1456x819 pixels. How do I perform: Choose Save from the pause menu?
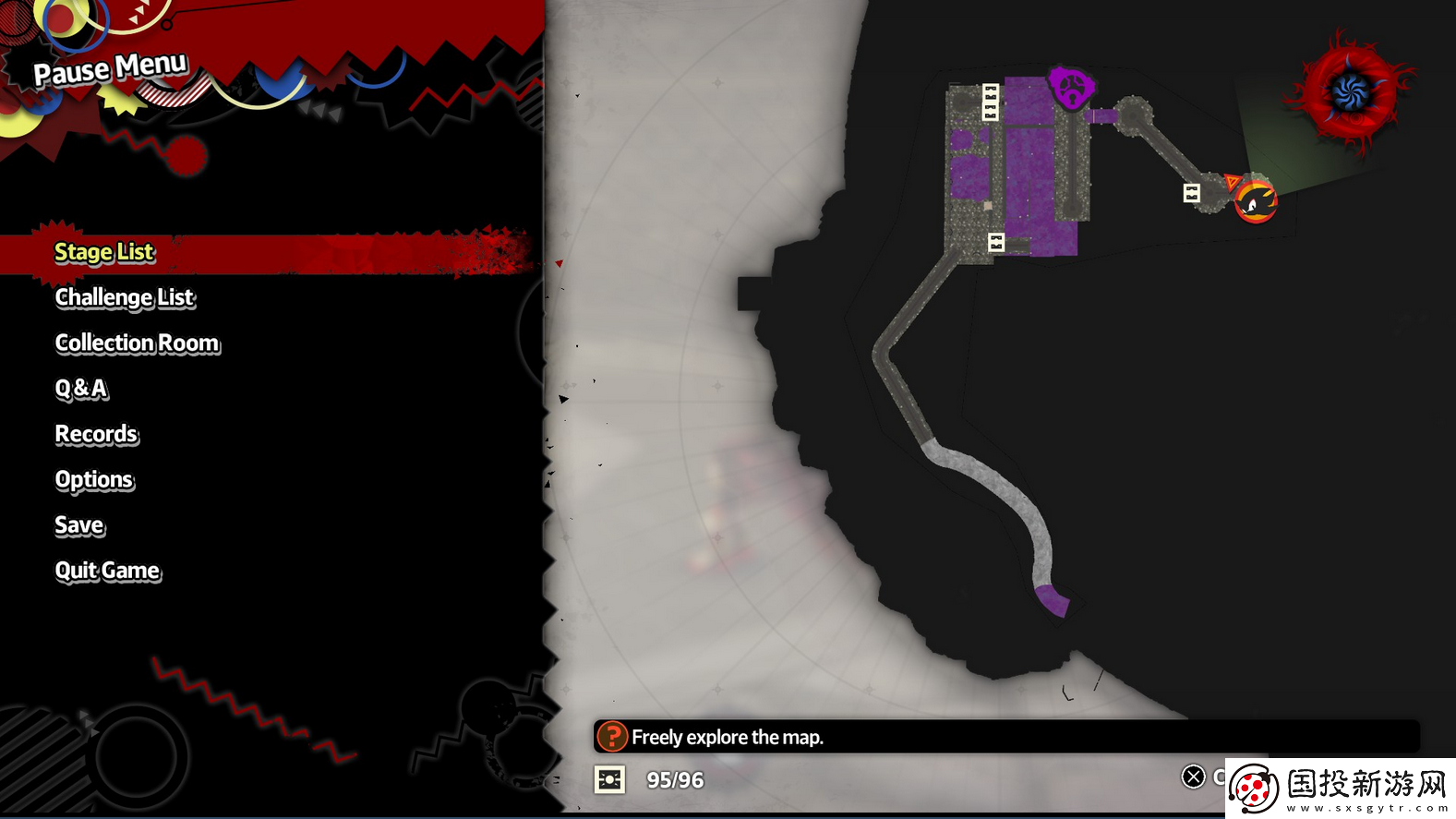pos(79,525)
